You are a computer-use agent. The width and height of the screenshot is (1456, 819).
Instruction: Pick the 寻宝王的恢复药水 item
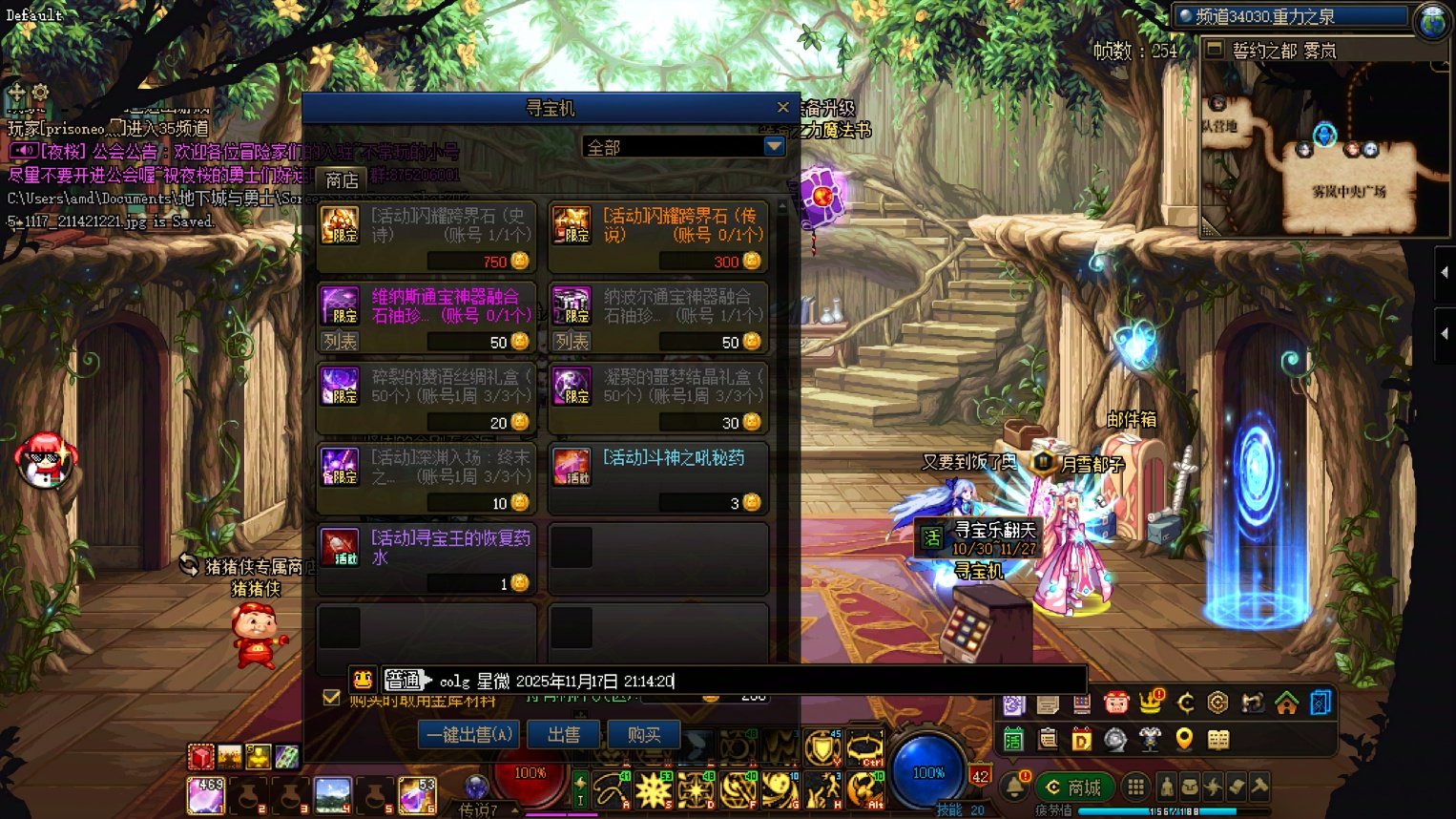pyautogui.click(x=426, y=557)
